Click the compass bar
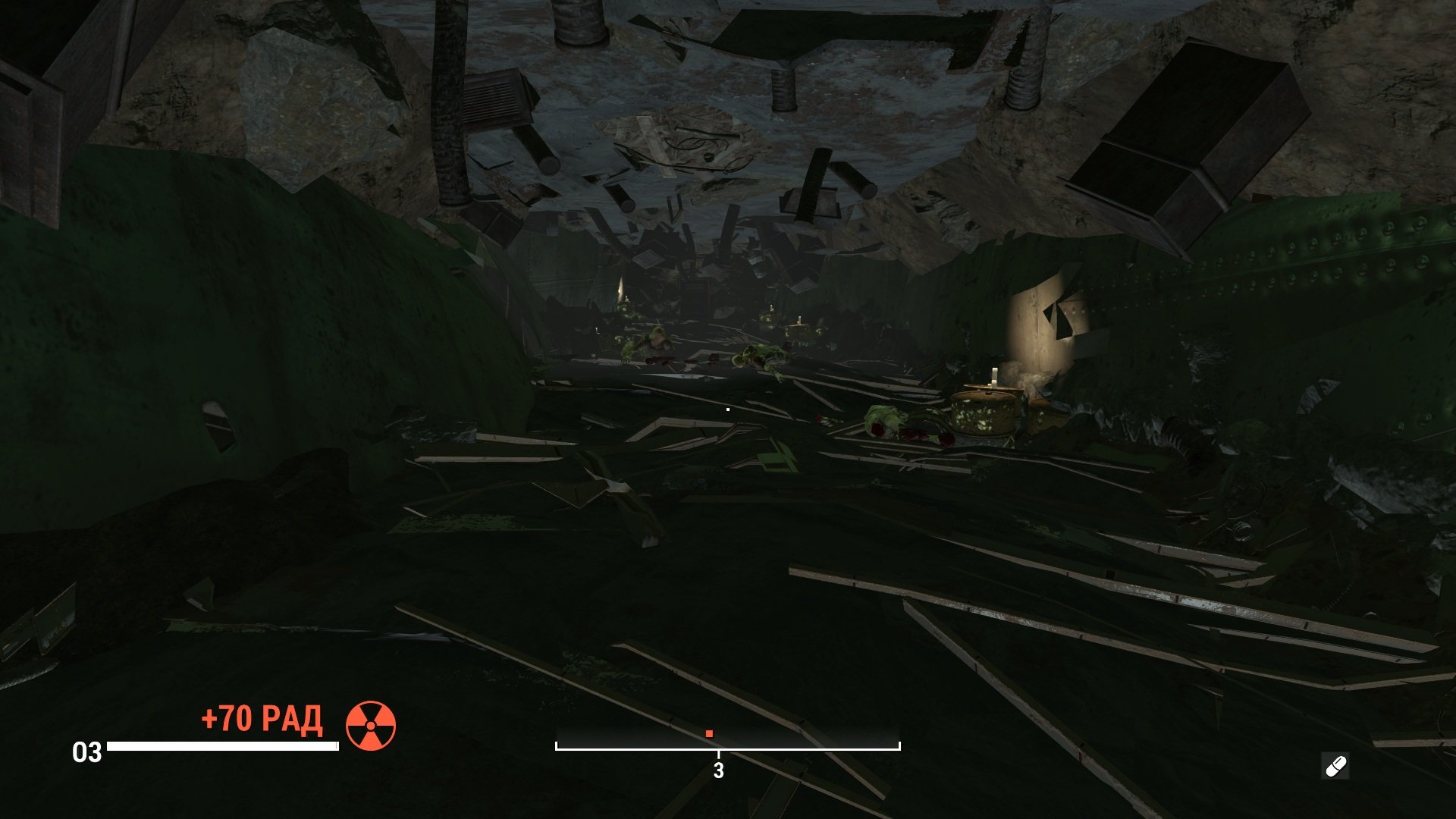This screenshot has width=1456, height=819. point(727,739)
